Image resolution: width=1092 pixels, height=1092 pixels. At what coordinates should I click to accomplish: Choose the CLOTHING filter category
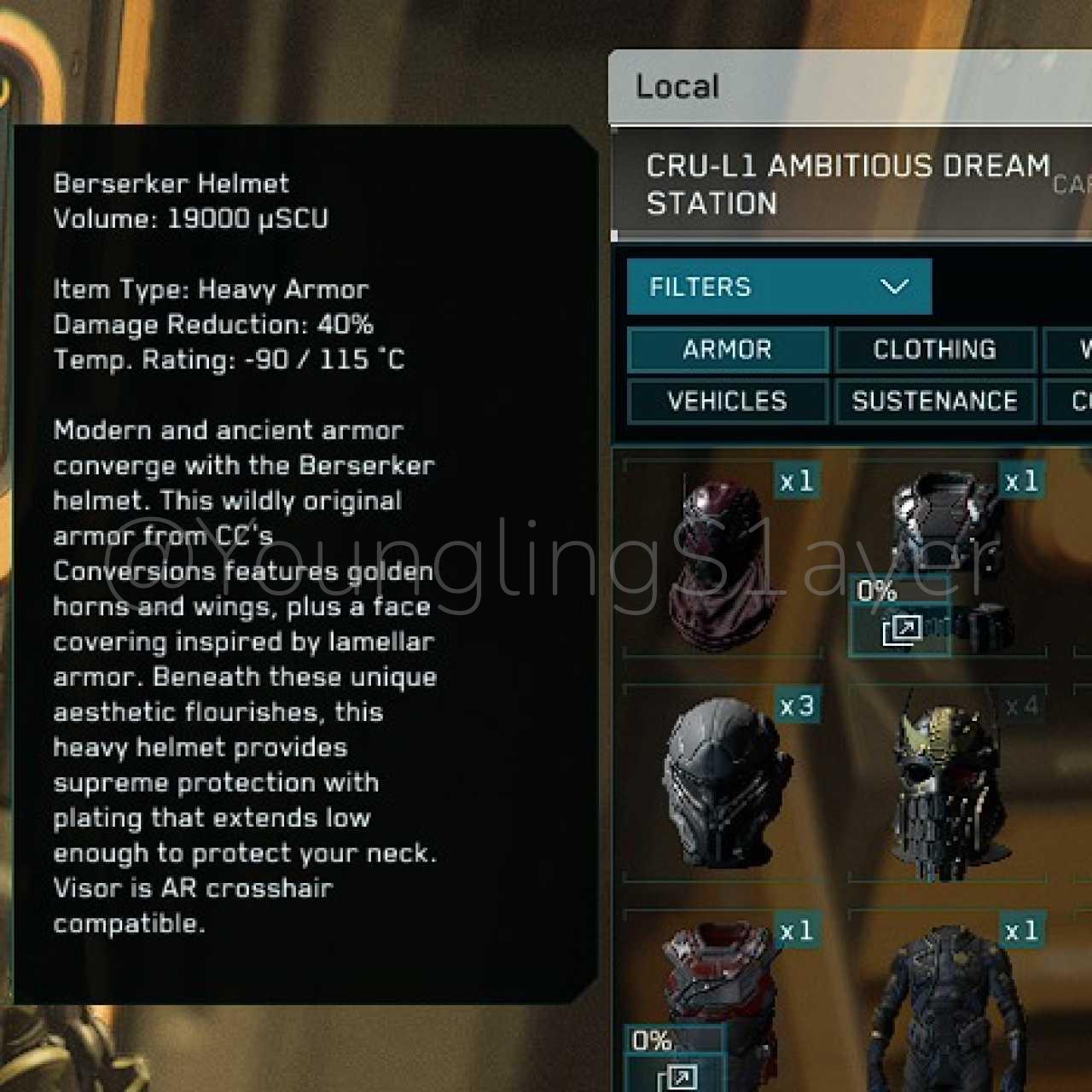click(935, 350)
